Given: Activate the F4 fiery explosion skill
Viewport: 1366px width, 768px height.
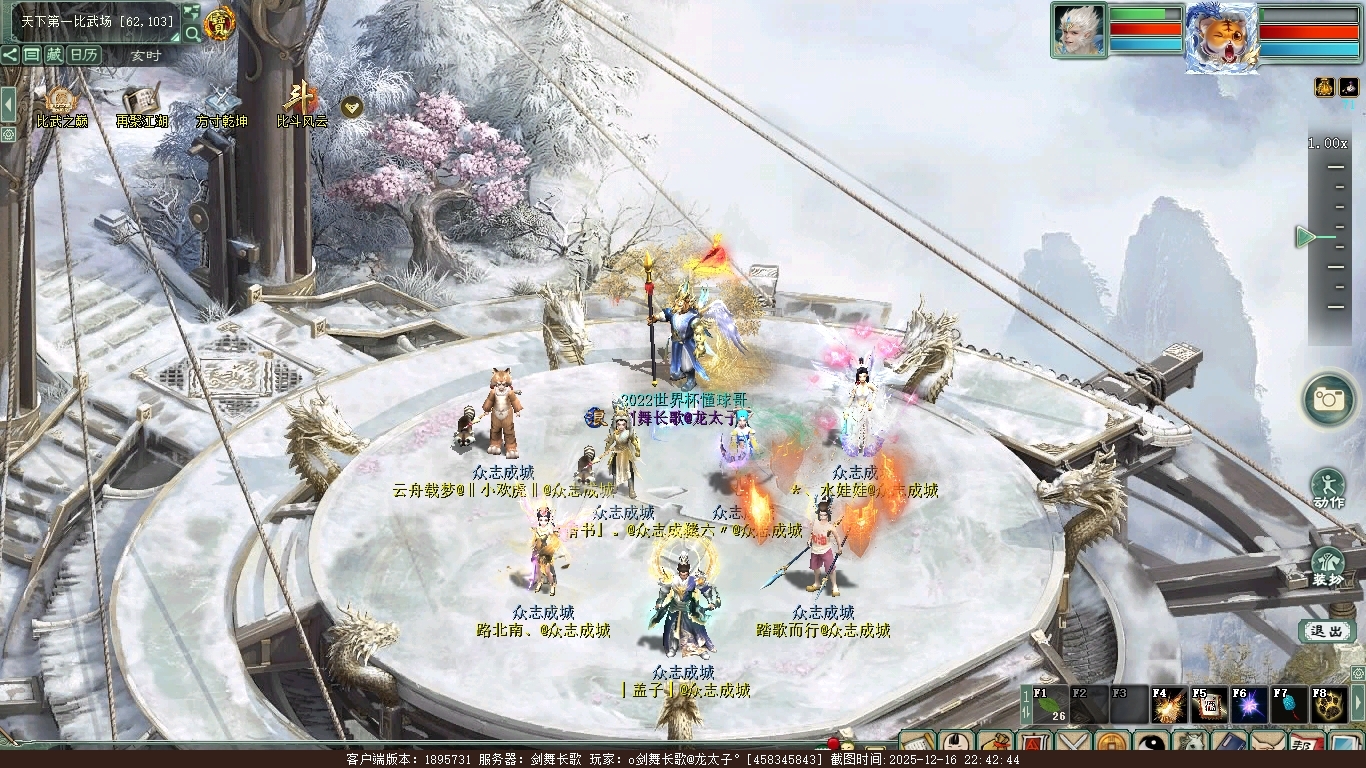Looking at the screenshot, I should (x=1169, y=706).
